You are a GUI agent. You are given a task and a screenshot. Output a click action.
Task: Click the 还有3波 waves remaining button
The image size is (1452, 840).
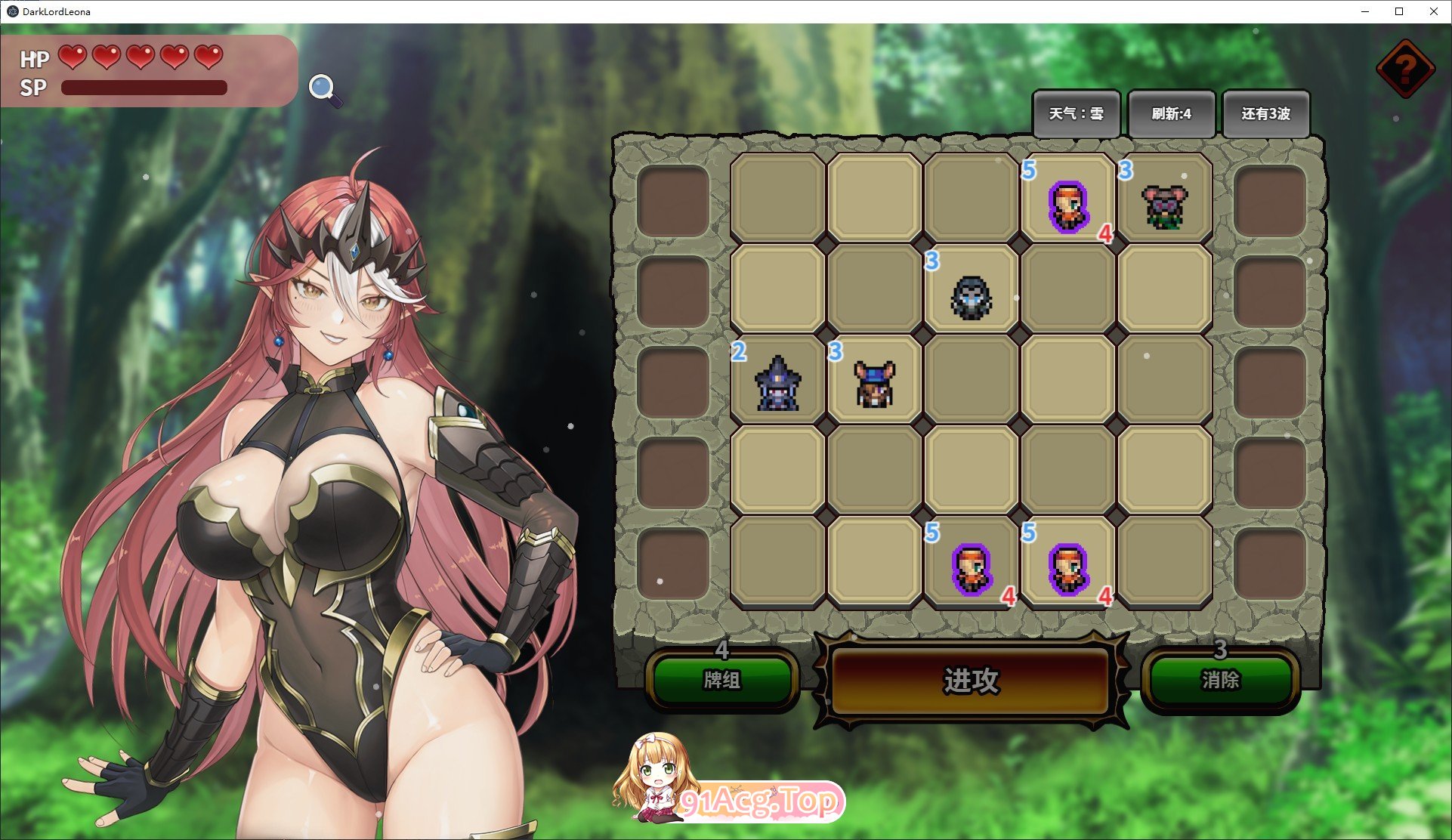tap(1265, 114)
